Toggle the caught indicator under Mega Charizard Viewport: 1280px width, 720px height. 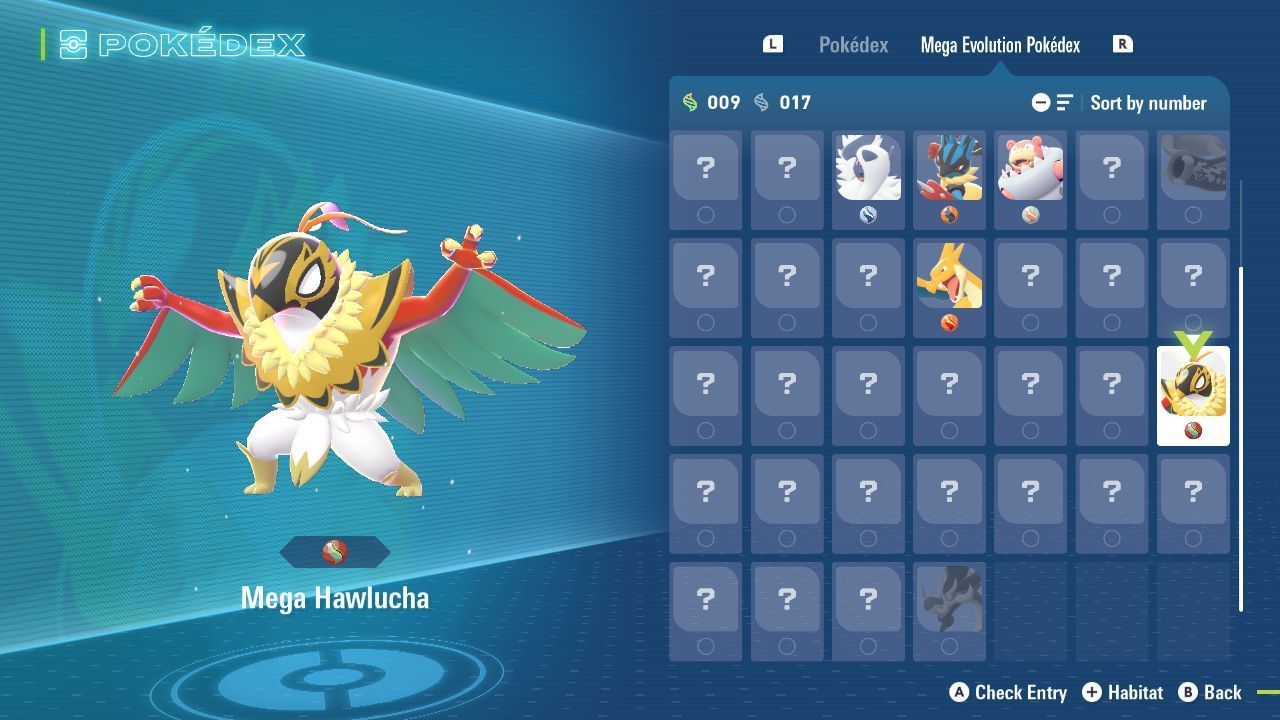pyautogui.click(x=949, y=322)
